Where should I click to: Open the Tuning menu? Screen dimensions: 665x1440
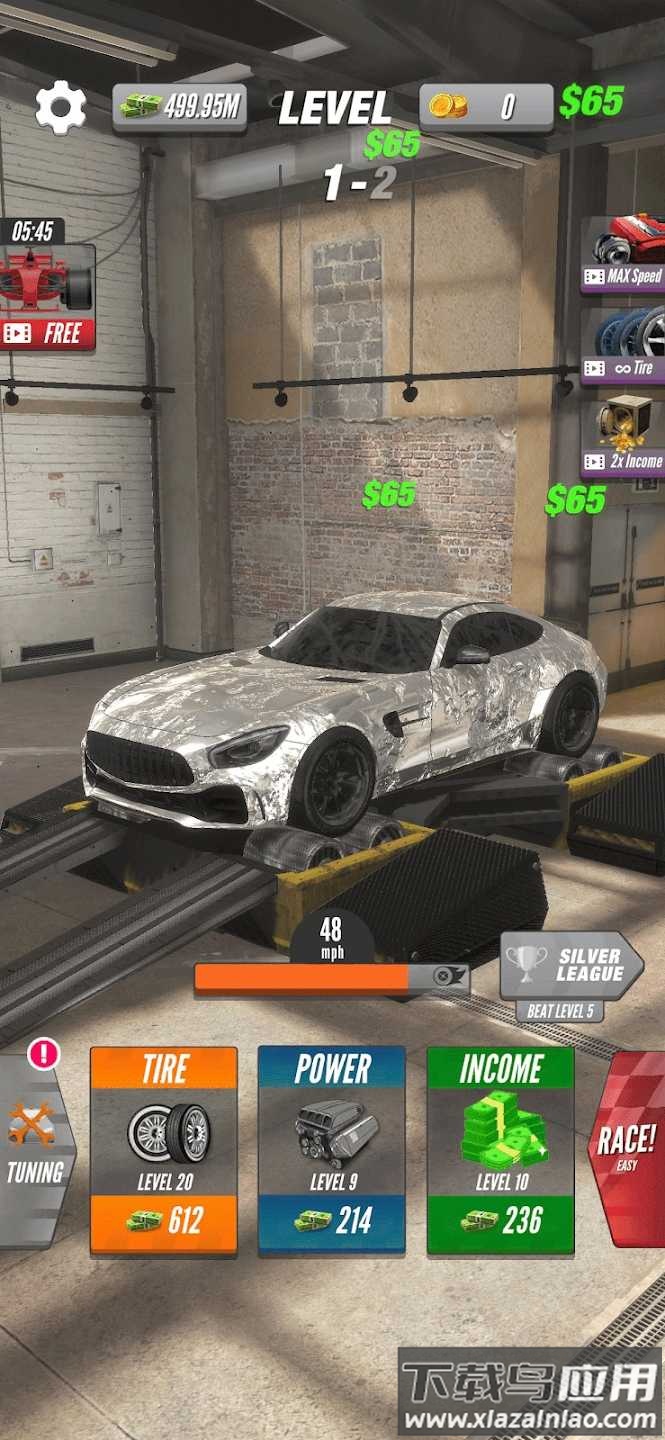click(35, 1150)
